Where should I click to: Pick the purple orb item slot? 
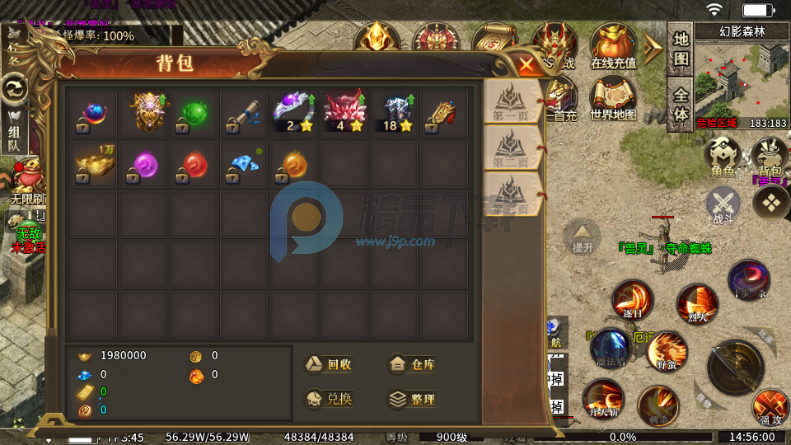click(145, 164)
